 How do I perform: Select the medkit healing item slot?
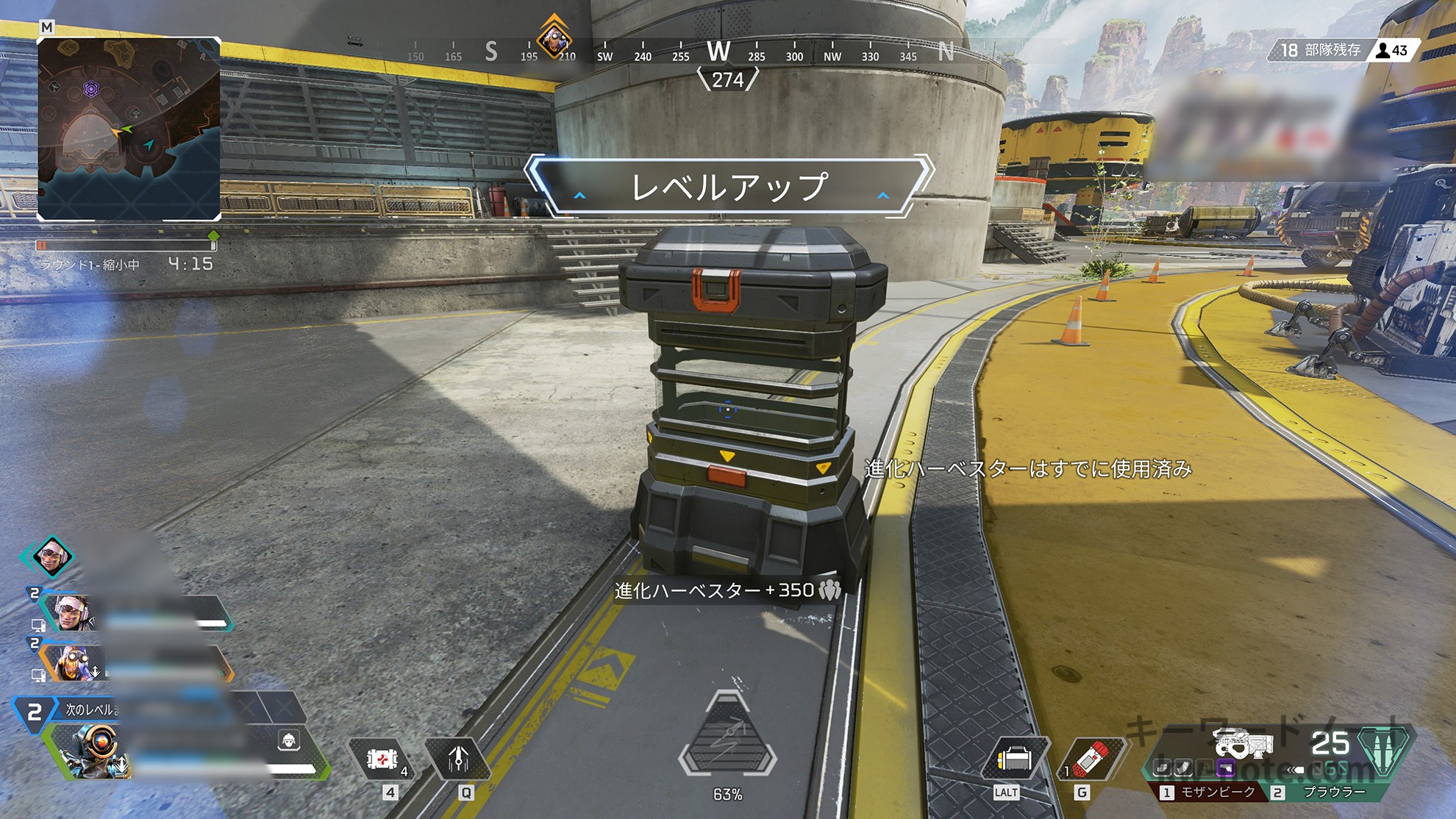pos(382,759)
